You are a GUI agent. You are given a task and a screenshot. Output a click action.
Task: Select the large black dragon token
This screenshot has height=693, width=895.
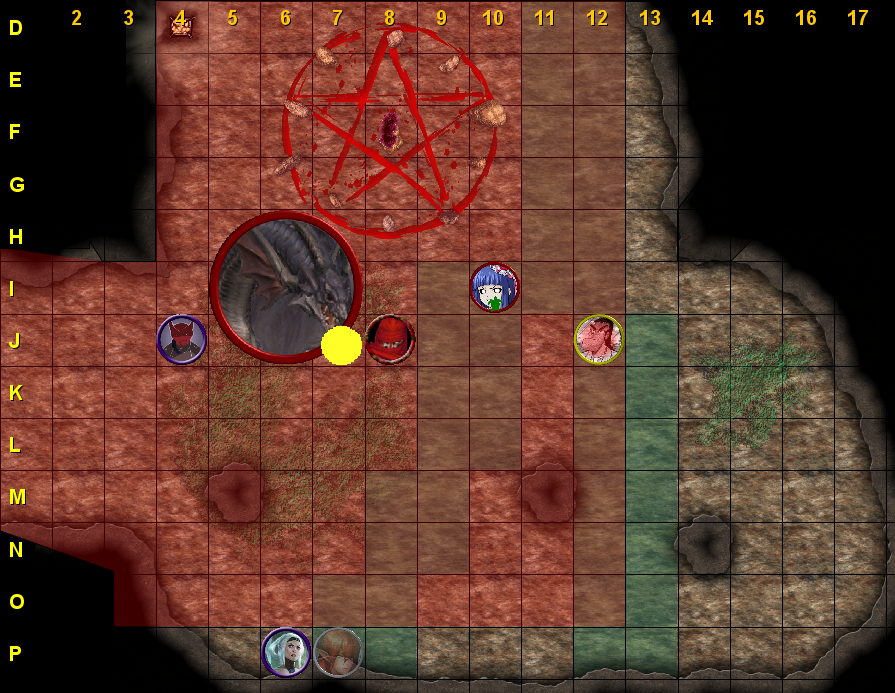click(285, 287)
